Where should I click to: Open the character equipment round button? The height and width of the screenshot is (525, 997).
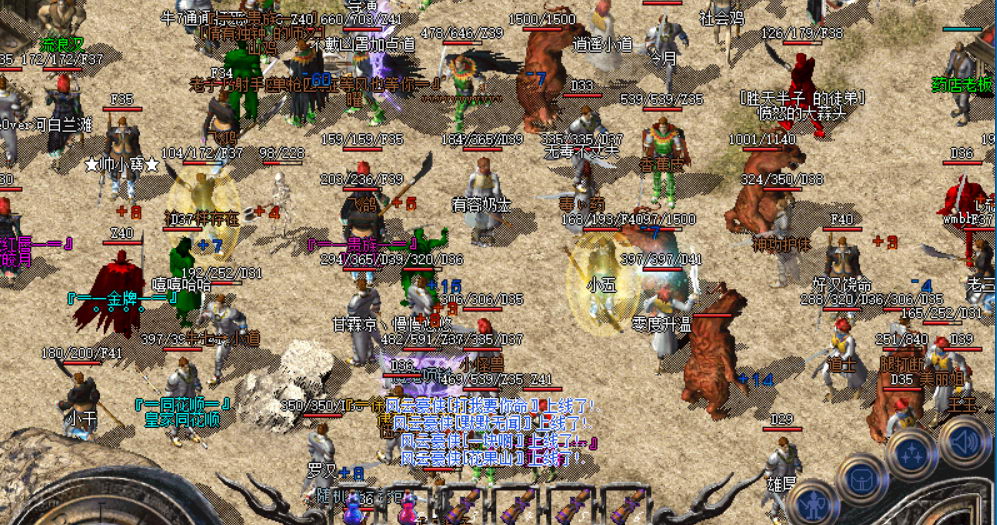tap(812, 502)
